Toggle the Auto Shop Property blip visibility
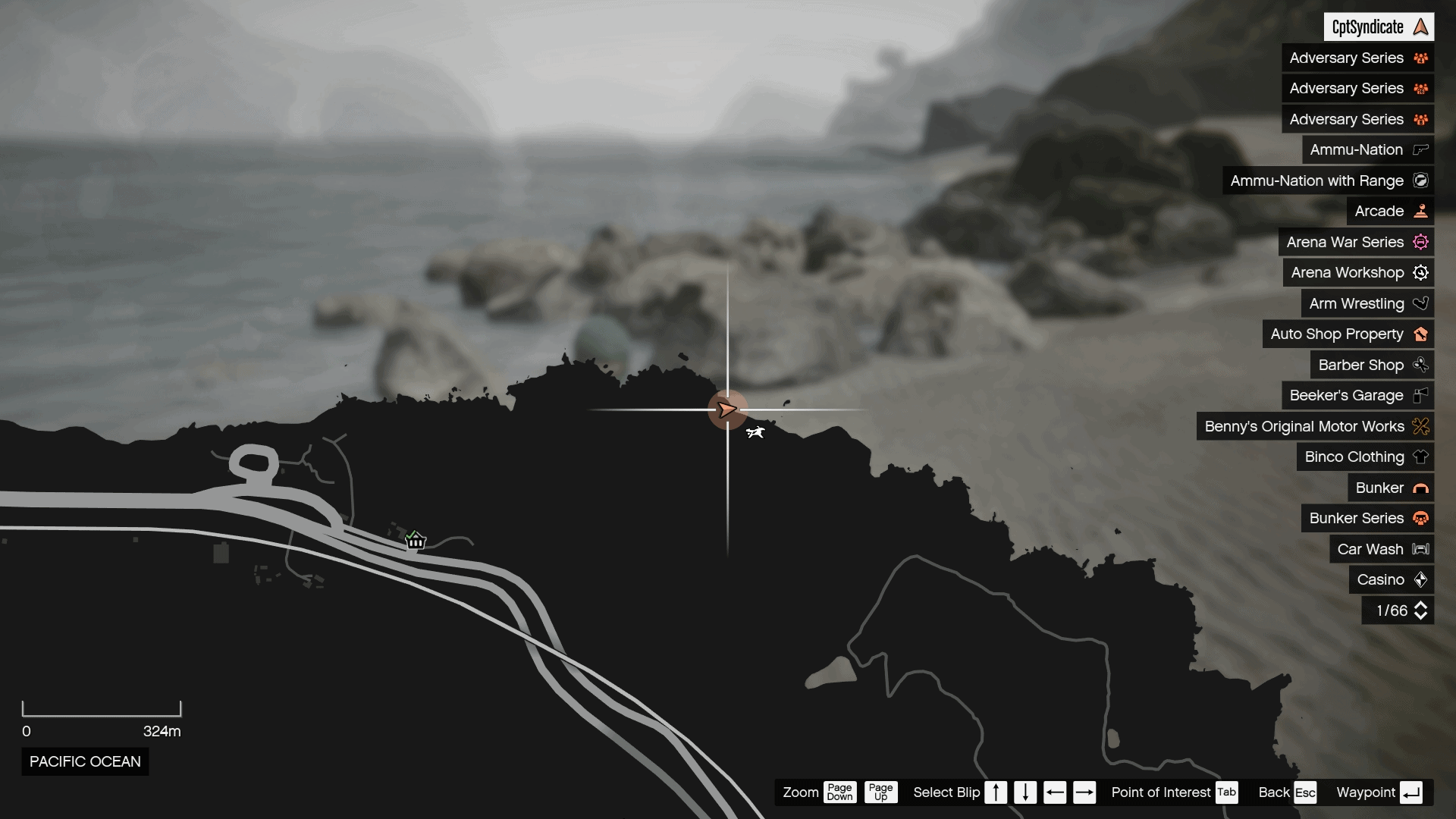Image resolution: width=1456 pixels, height=819 pixels. 1421,334
